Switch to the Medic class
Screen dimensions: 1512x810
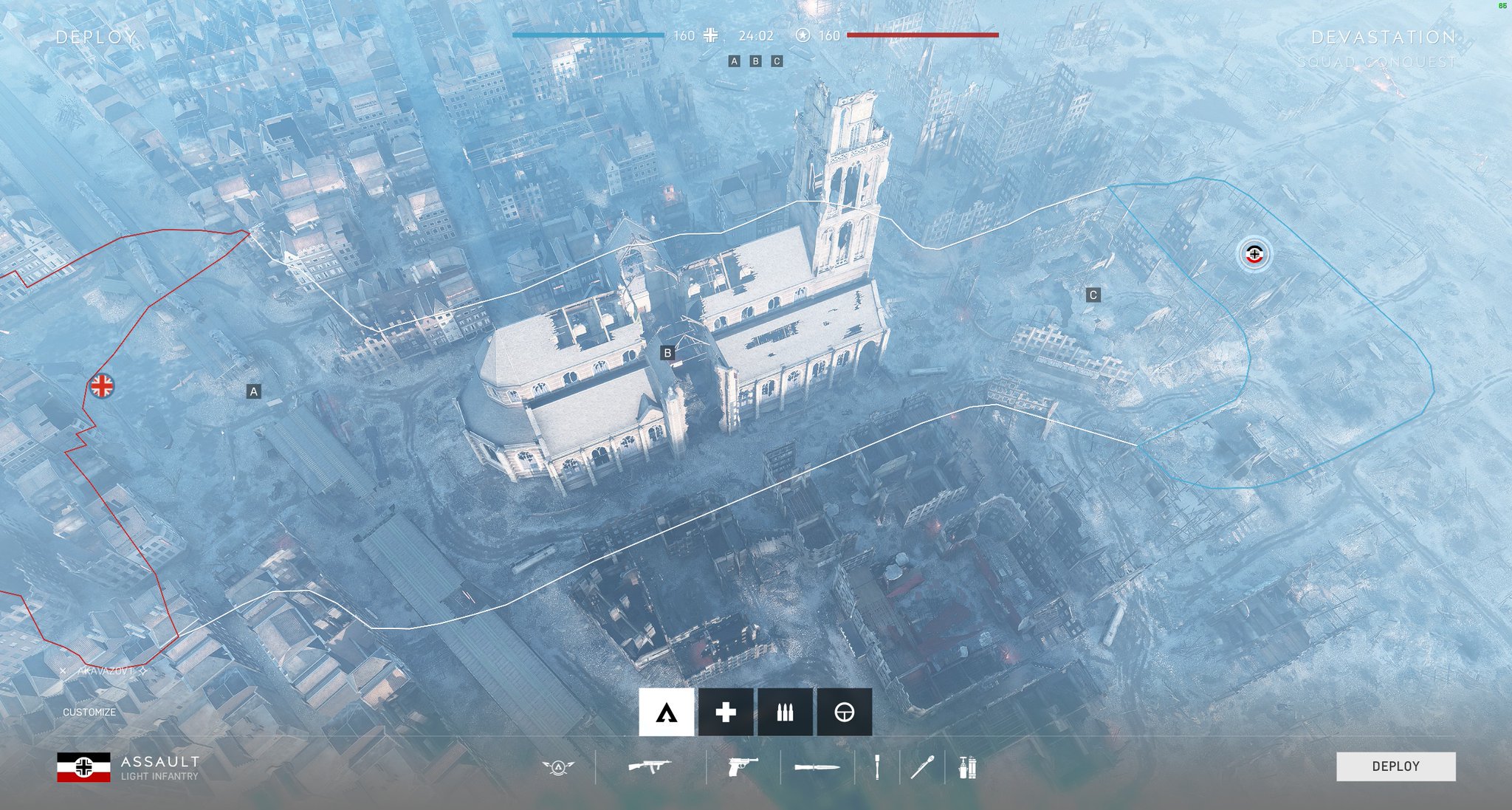click(726, 713)
